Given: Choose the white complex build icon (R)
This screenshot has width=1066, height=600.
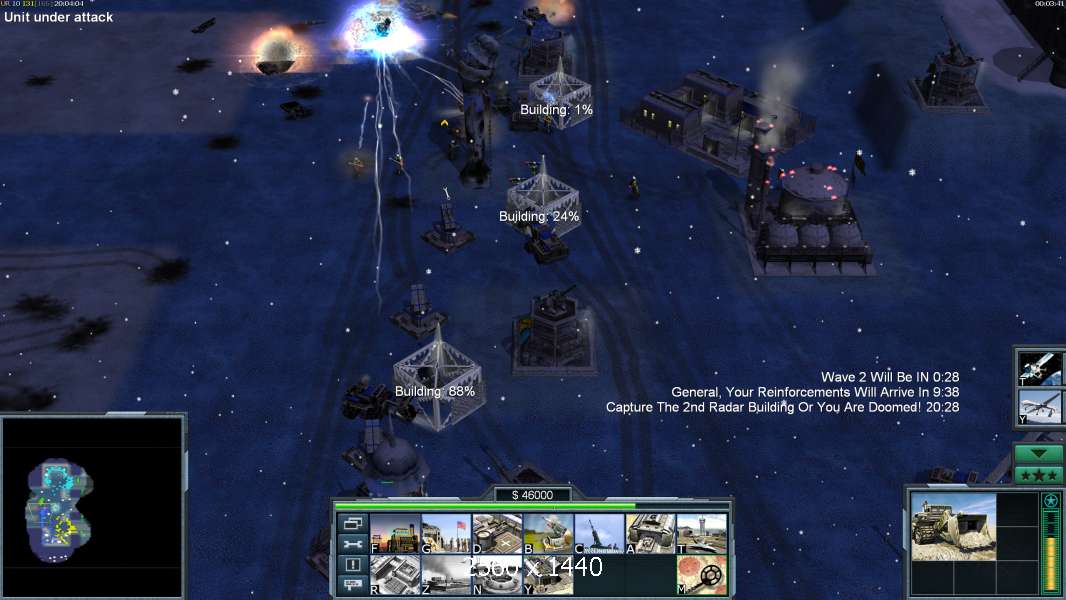Looking at the screenshot, I should (395, 575).
